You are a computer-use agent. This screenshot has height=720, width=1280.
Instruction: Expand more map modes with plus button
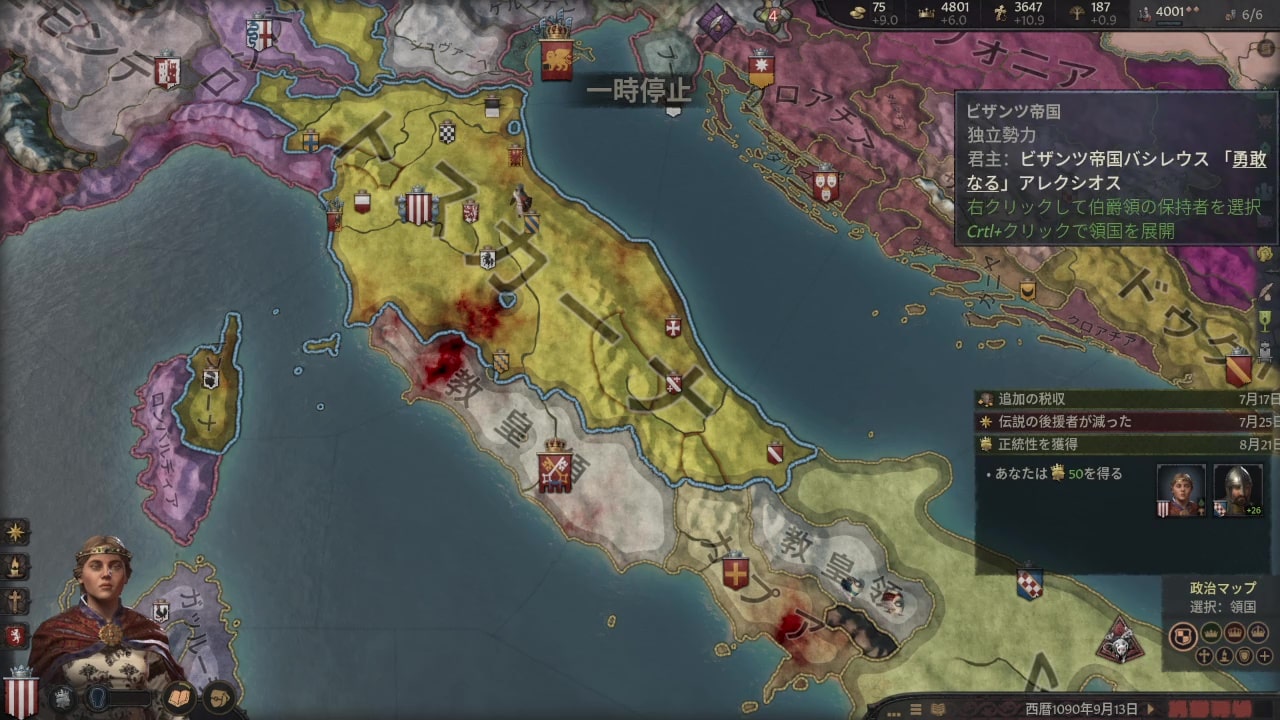tap(1265, 656)
